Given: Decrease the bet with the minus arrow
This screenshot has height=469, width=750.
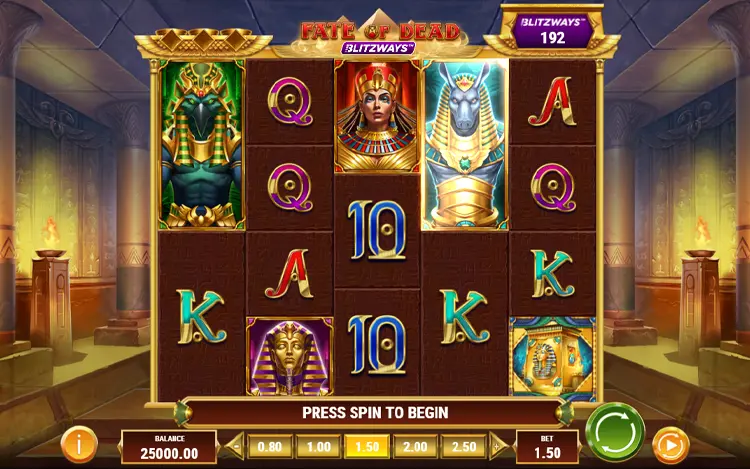Looking at the screenshot, I should 236,446.
